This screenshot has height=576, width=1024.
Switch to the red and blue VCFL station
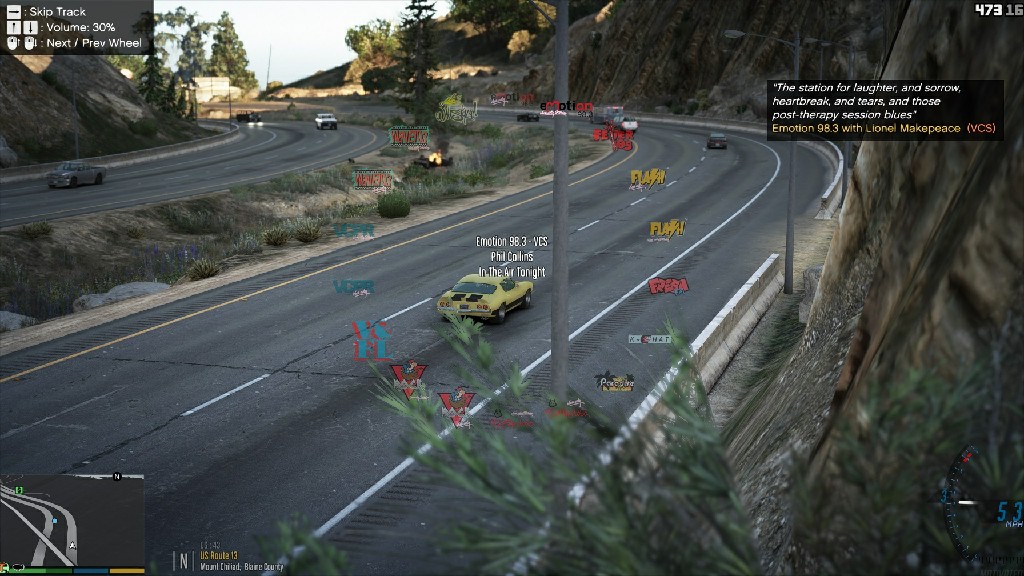[x=370, y=340]
